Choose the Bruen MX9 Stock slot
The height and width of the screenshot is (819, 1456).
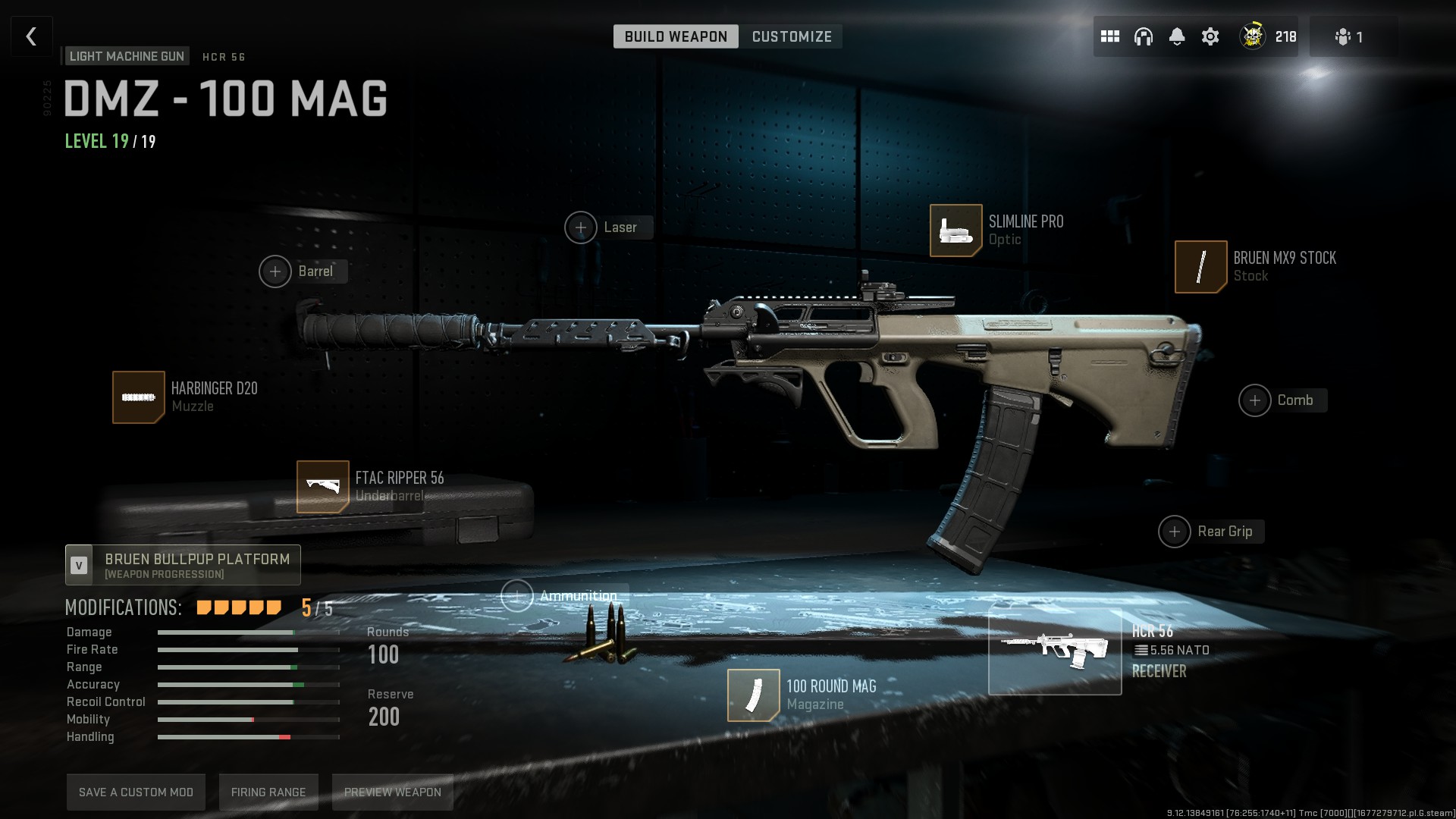1200,267
